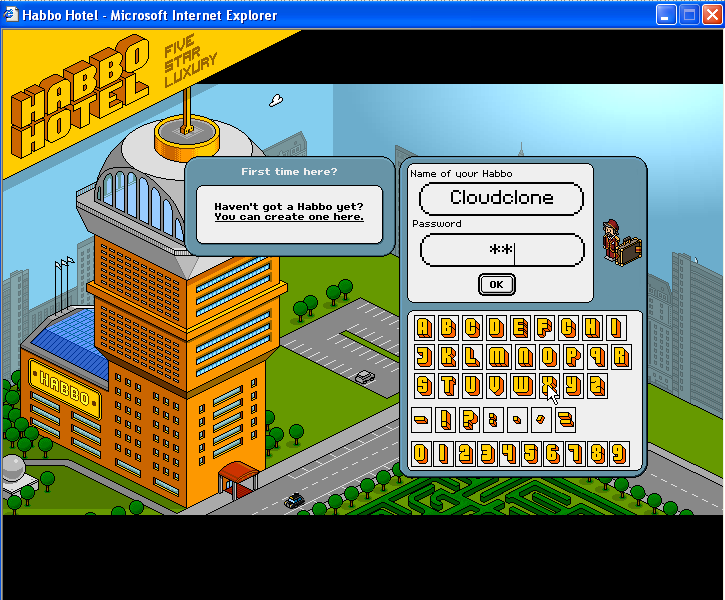725x600 pixels.
Task: Focus the Password entry field
Action: click(501, 250)
